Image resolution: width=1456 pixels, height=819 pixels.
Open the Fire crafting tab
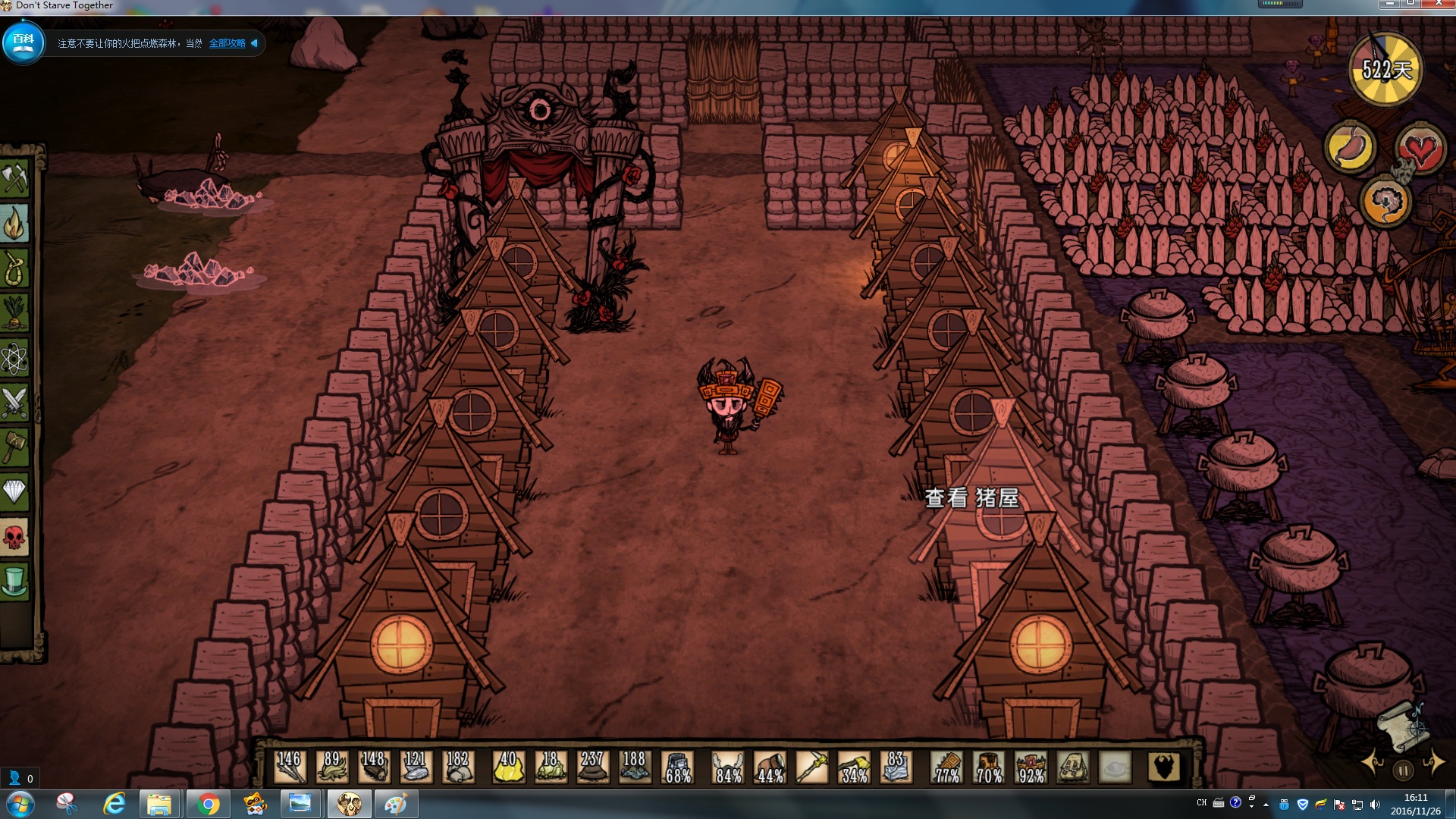(x=14, y=224)
